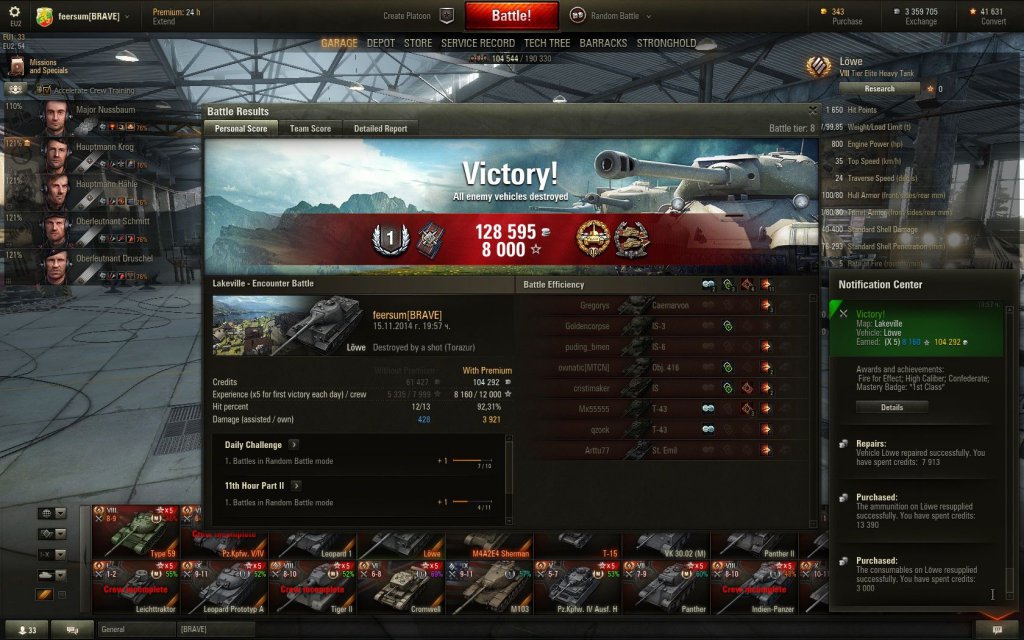
Task: Enter the BARRACKS section
Action: pos(604,44)
